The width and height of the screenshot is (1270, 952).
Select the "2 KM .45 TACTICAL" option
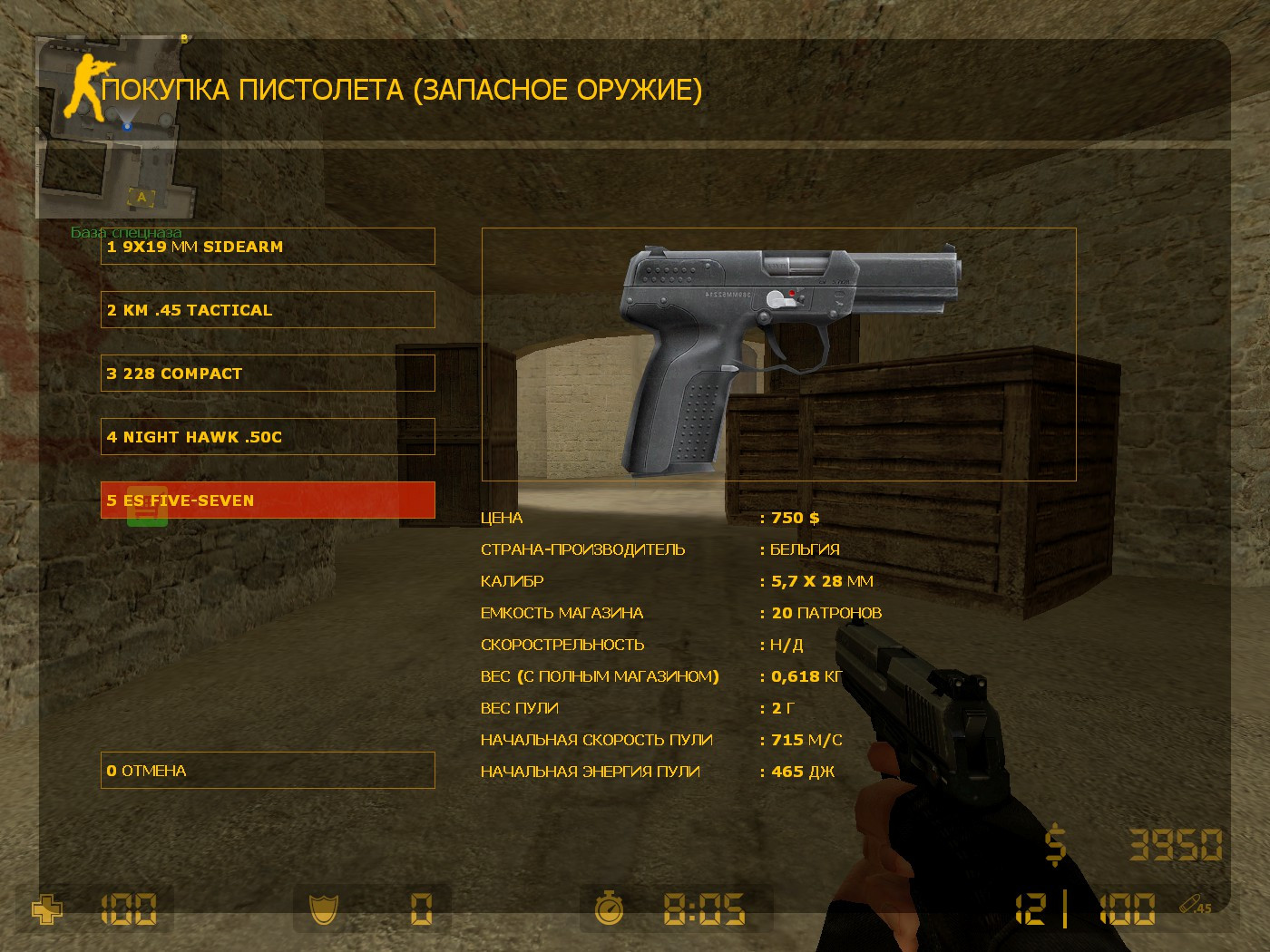point(268,309)
